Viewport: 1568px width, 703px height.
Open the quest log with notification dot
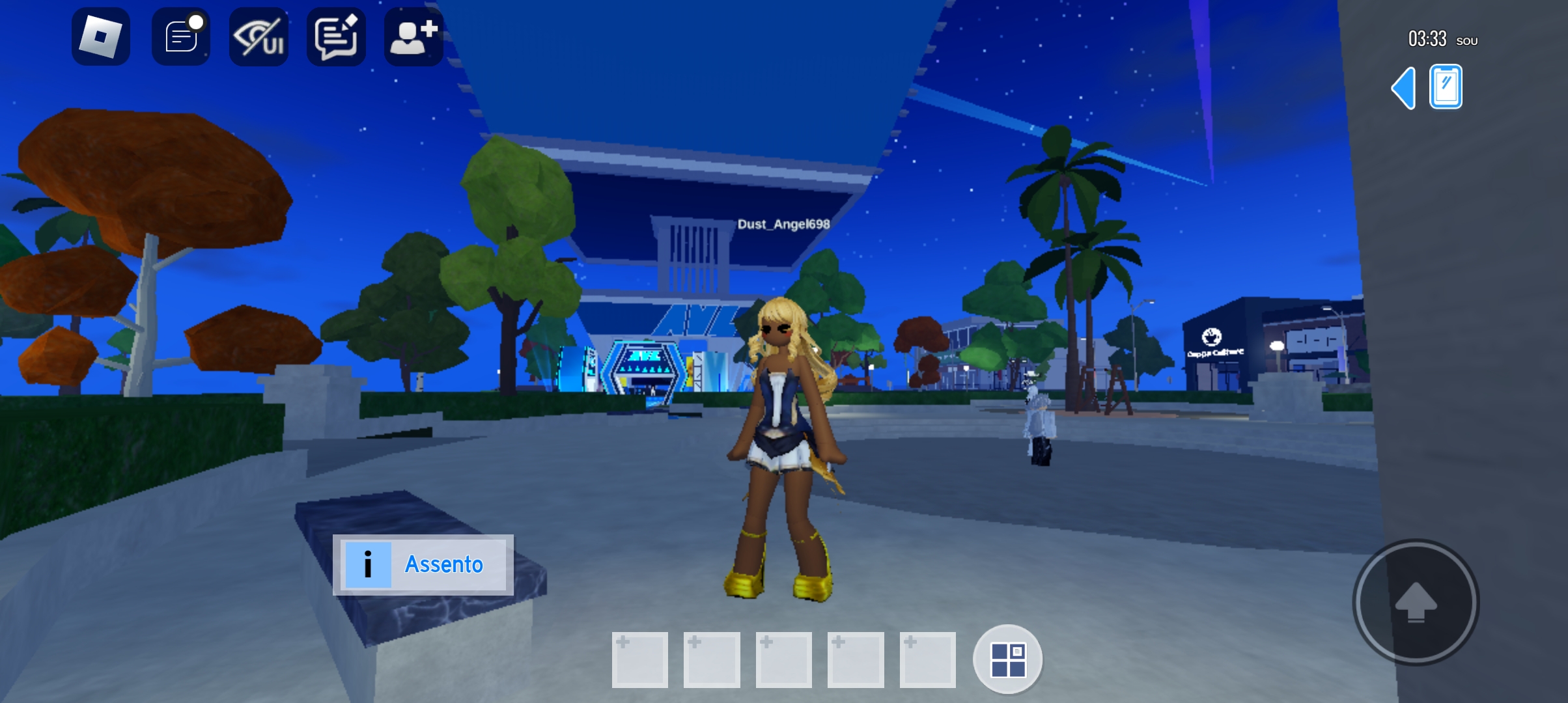pyautogui.click(x=180, y=36)
